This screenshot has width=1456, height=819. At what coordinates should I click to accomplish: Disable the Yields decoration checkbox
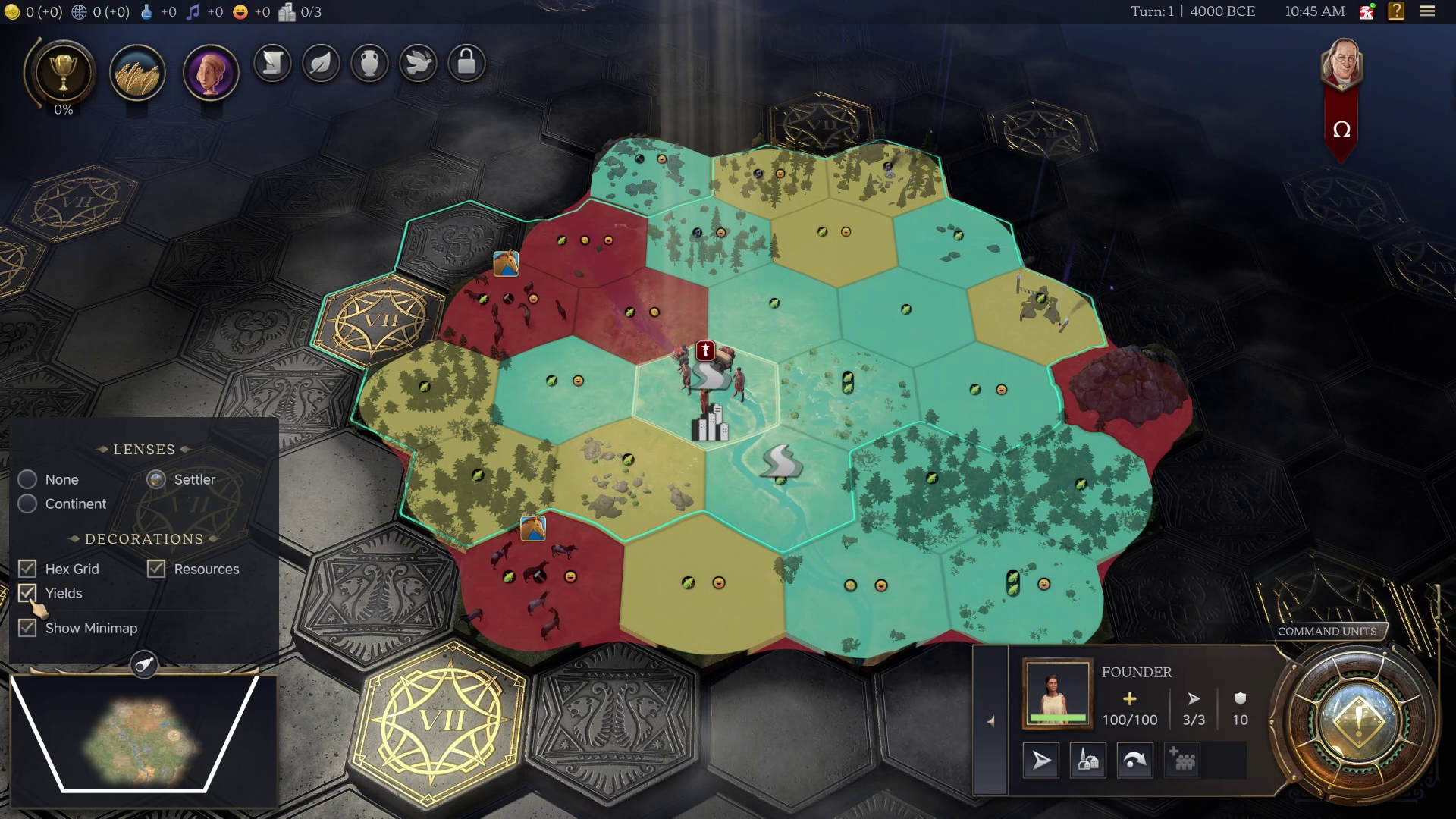point(28,593)
